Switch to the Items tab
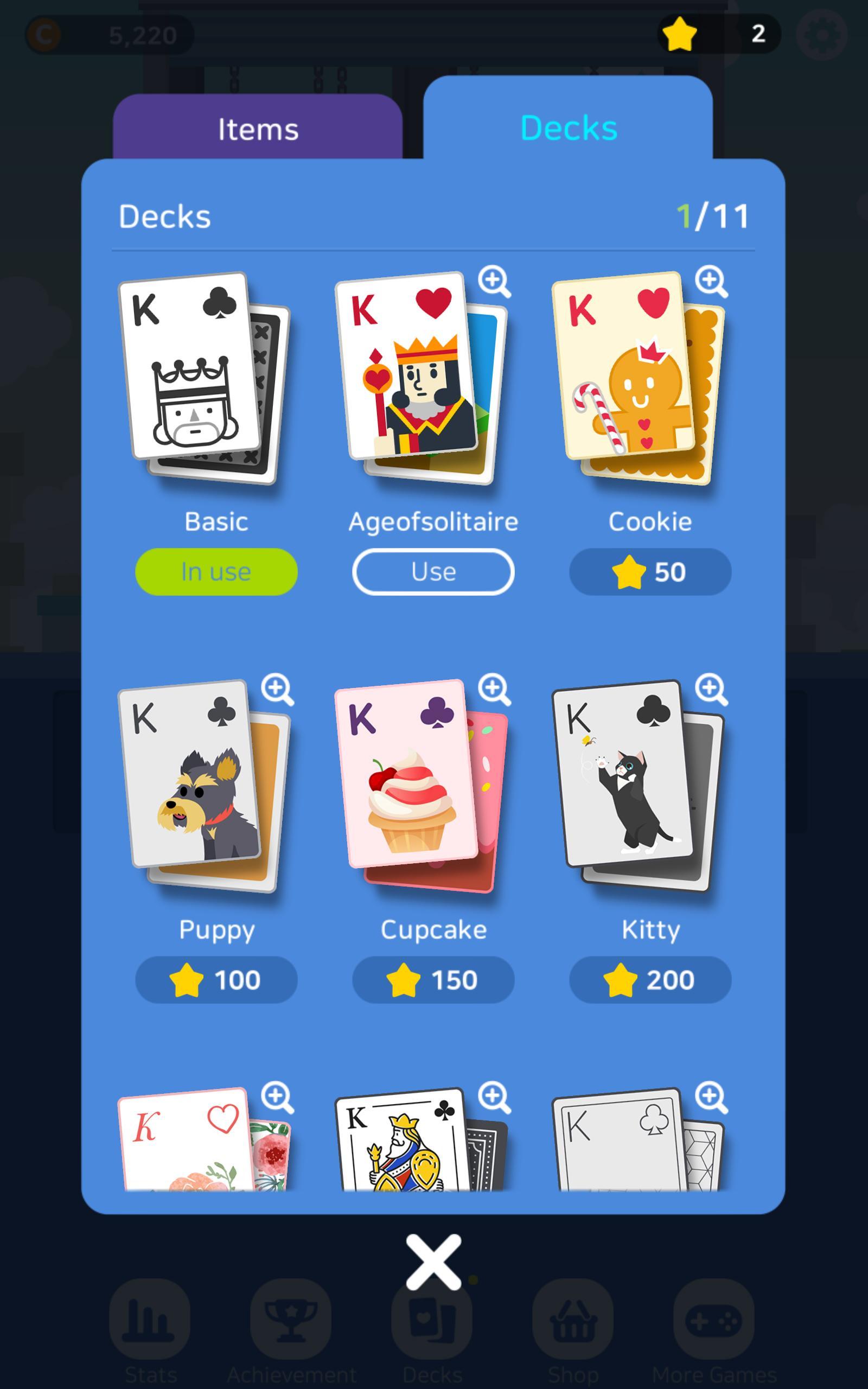Image resolution: width=868 pixels, height=1389 pixels. pyautogui.click(x=257, y=129)
